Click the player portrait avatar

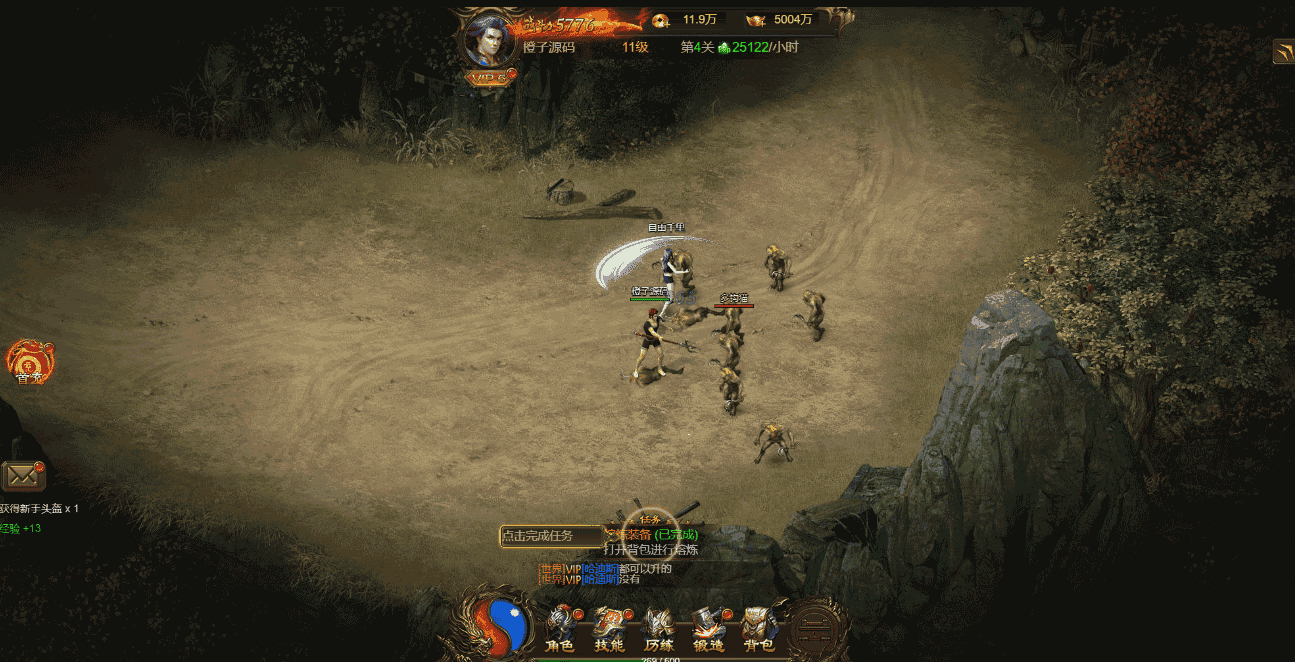[x=490, y=40]
